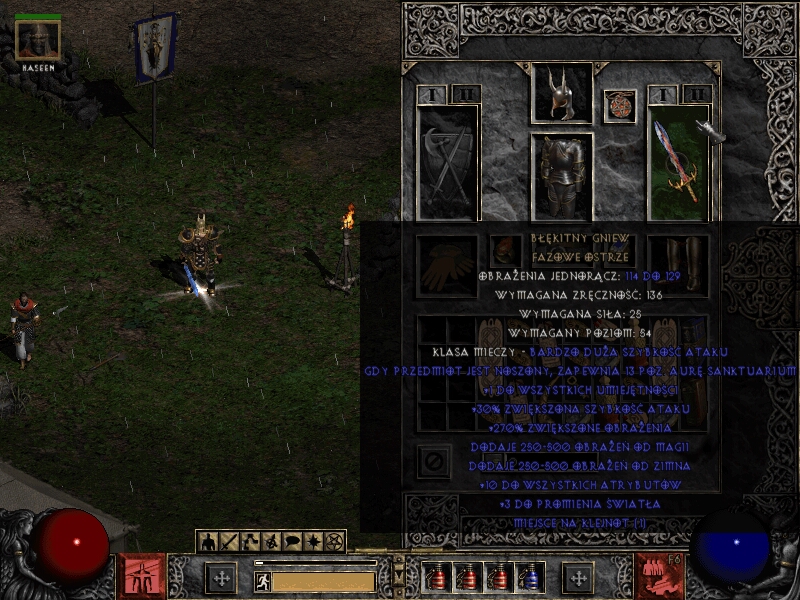The image size is (800, 600).
Task: Switch to weapon set II above the empty left weapon slot
Action: 465,95
